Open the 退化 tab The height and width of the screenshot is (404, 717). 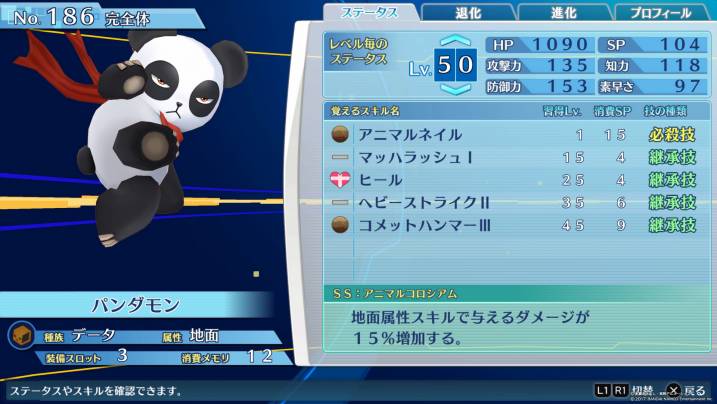(x=467, y=13)
